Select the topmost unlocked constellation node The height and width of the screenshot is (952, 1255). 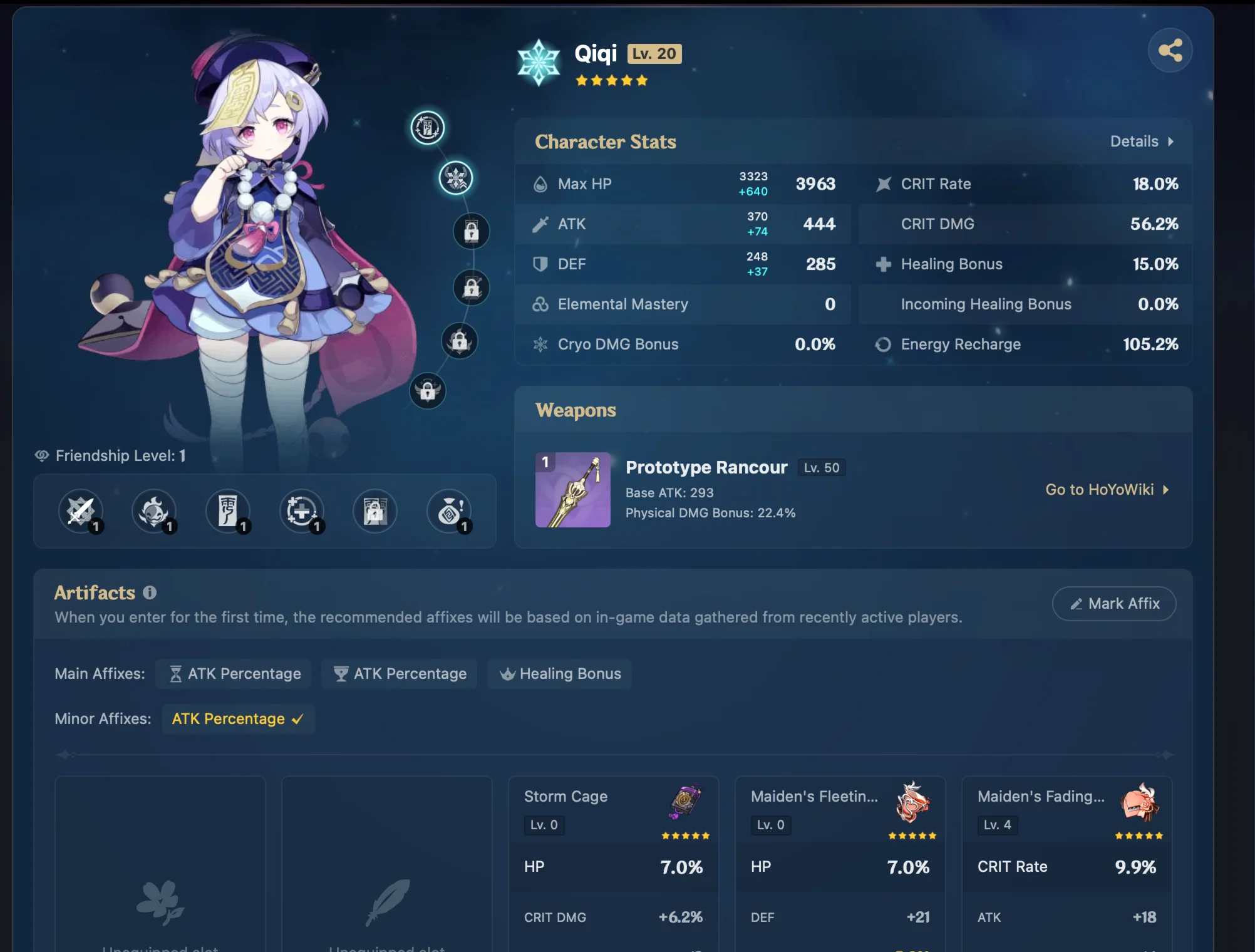coord(427,128)
